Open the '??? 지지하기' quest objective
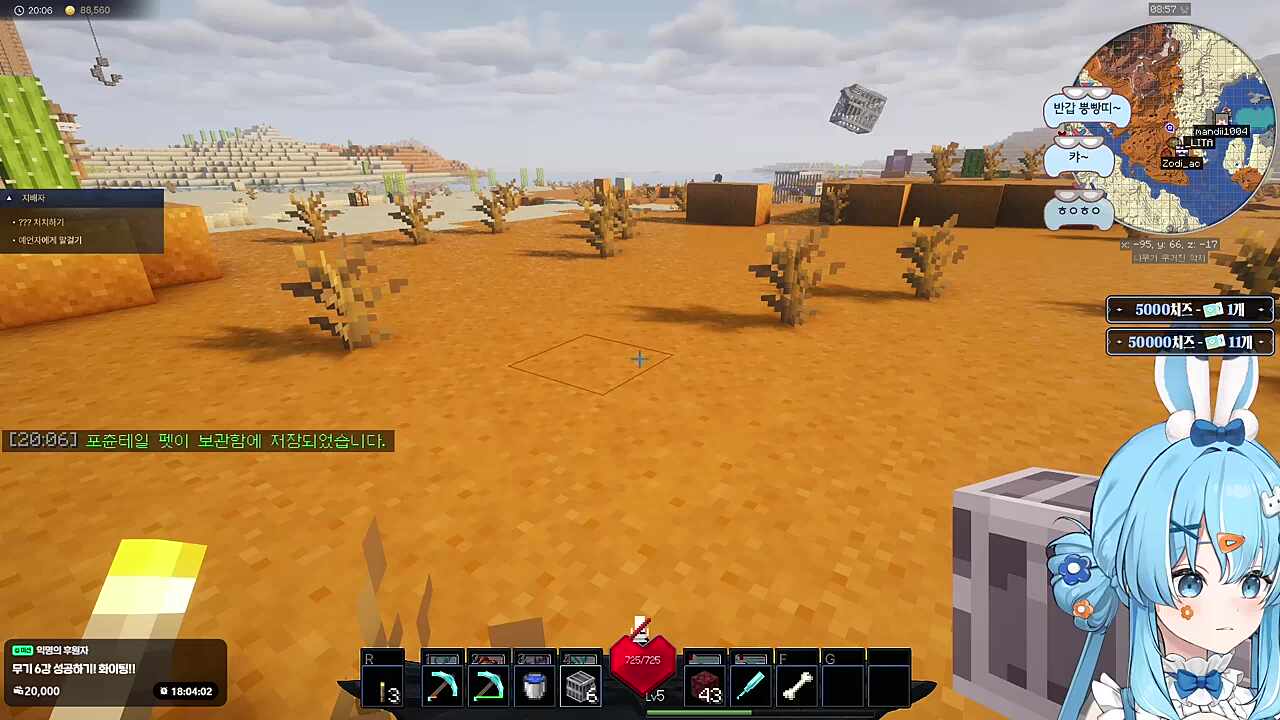Screen dimensions: 1280x720 pyautogui.click(x=40, y=222)
